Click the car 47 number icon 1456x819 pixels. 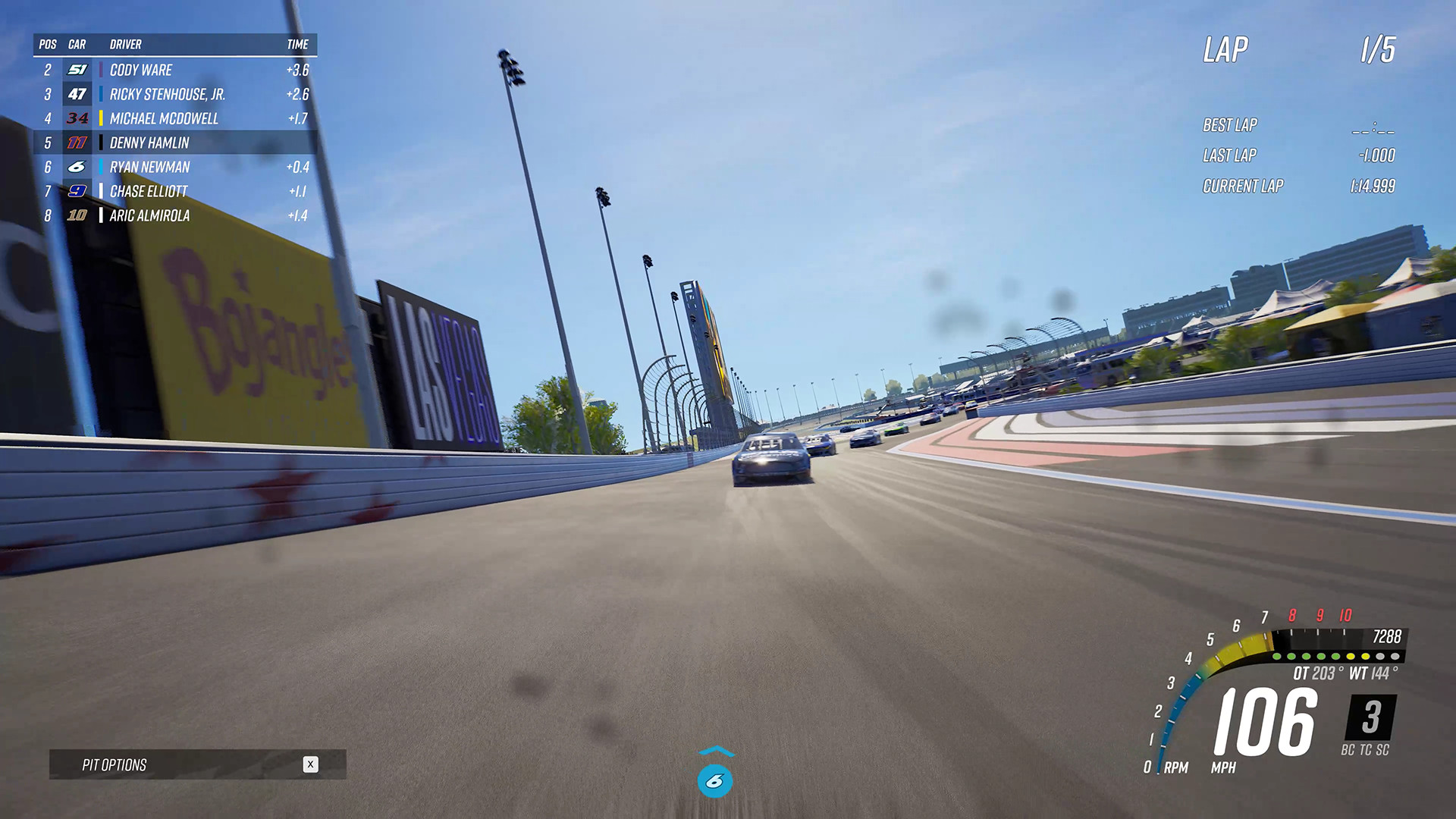pos(78,94)
